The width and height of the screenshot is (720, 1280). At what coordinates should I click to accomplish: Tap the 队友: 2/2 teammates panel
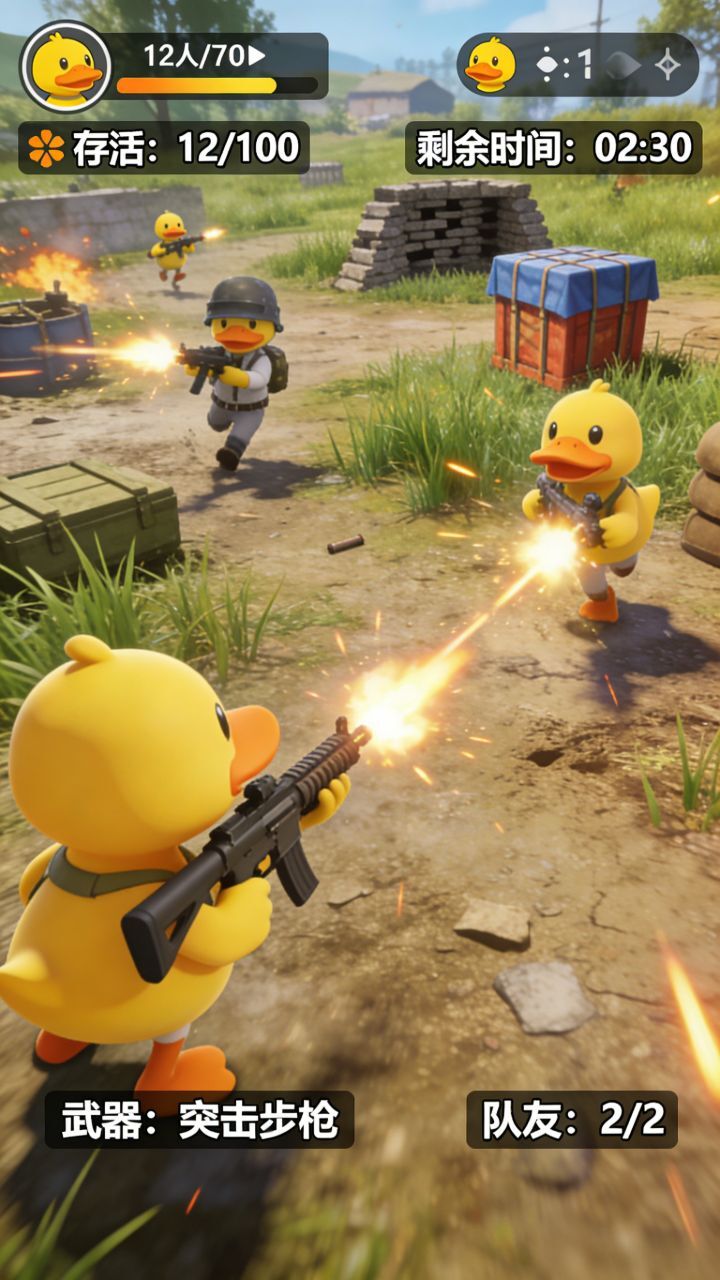pos(572,1120)
